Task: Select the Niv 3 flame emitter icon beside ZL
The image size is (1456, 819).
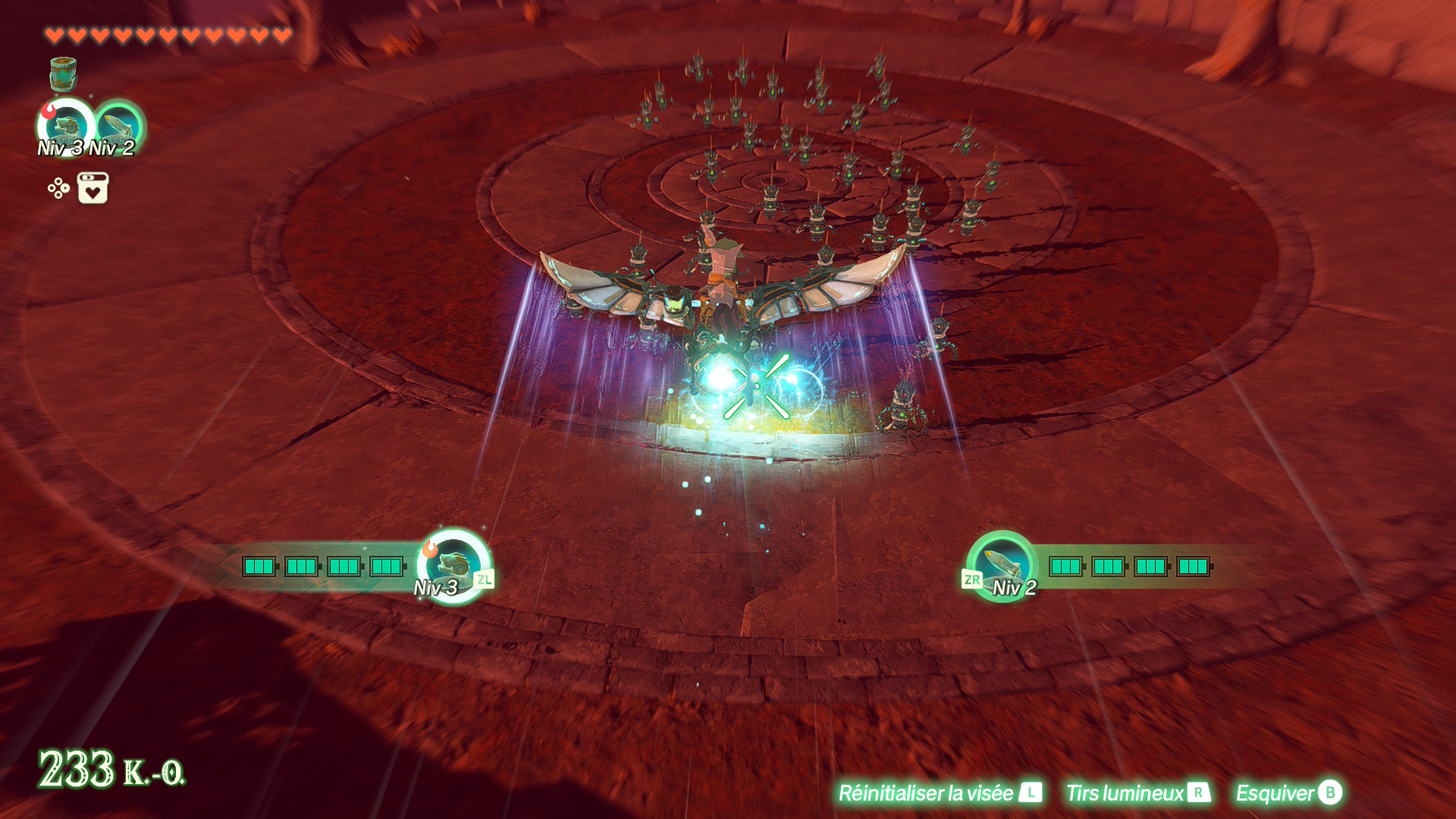Action: click(x=453, y=565)
